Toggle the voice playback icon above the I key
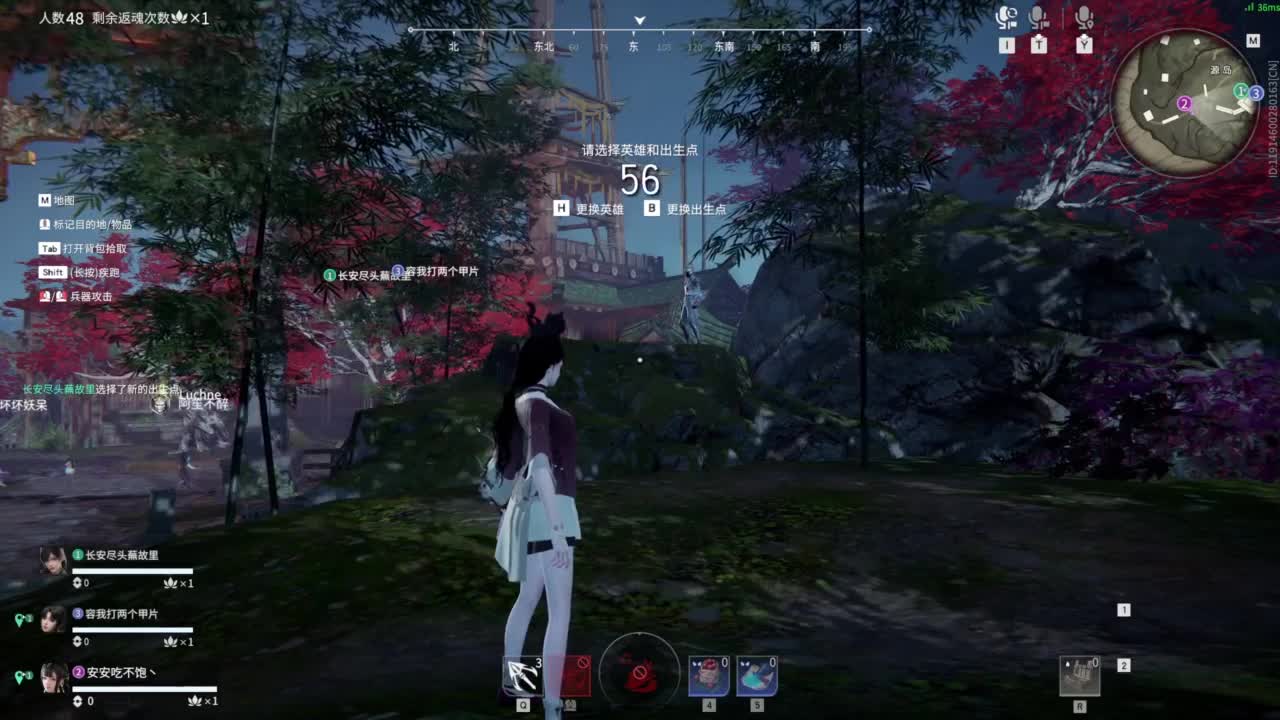 pos(1006,17)
